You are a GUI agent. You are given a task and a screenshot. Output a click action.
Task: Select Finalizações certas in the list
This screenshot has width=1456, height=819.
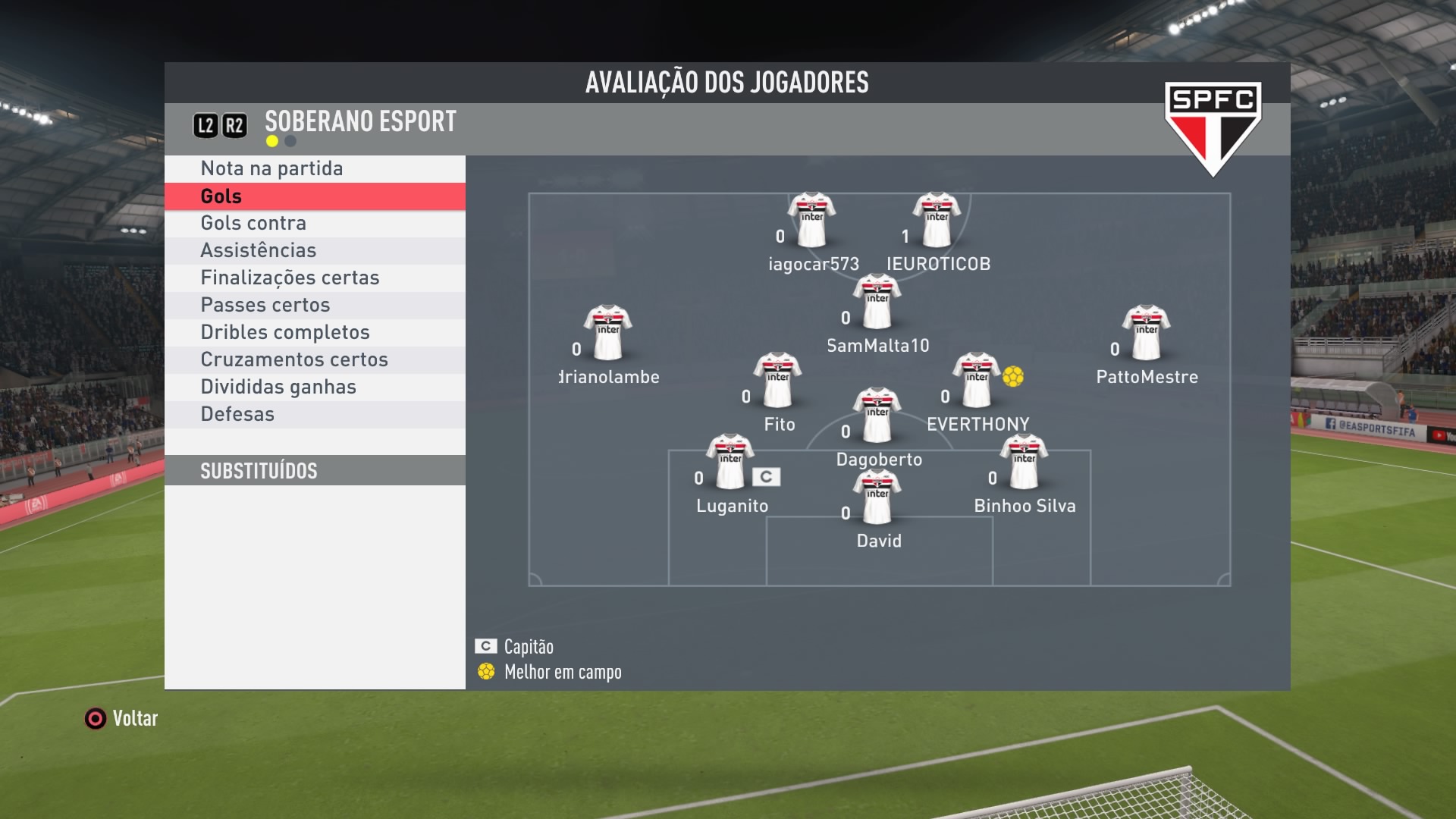(290, 278)
